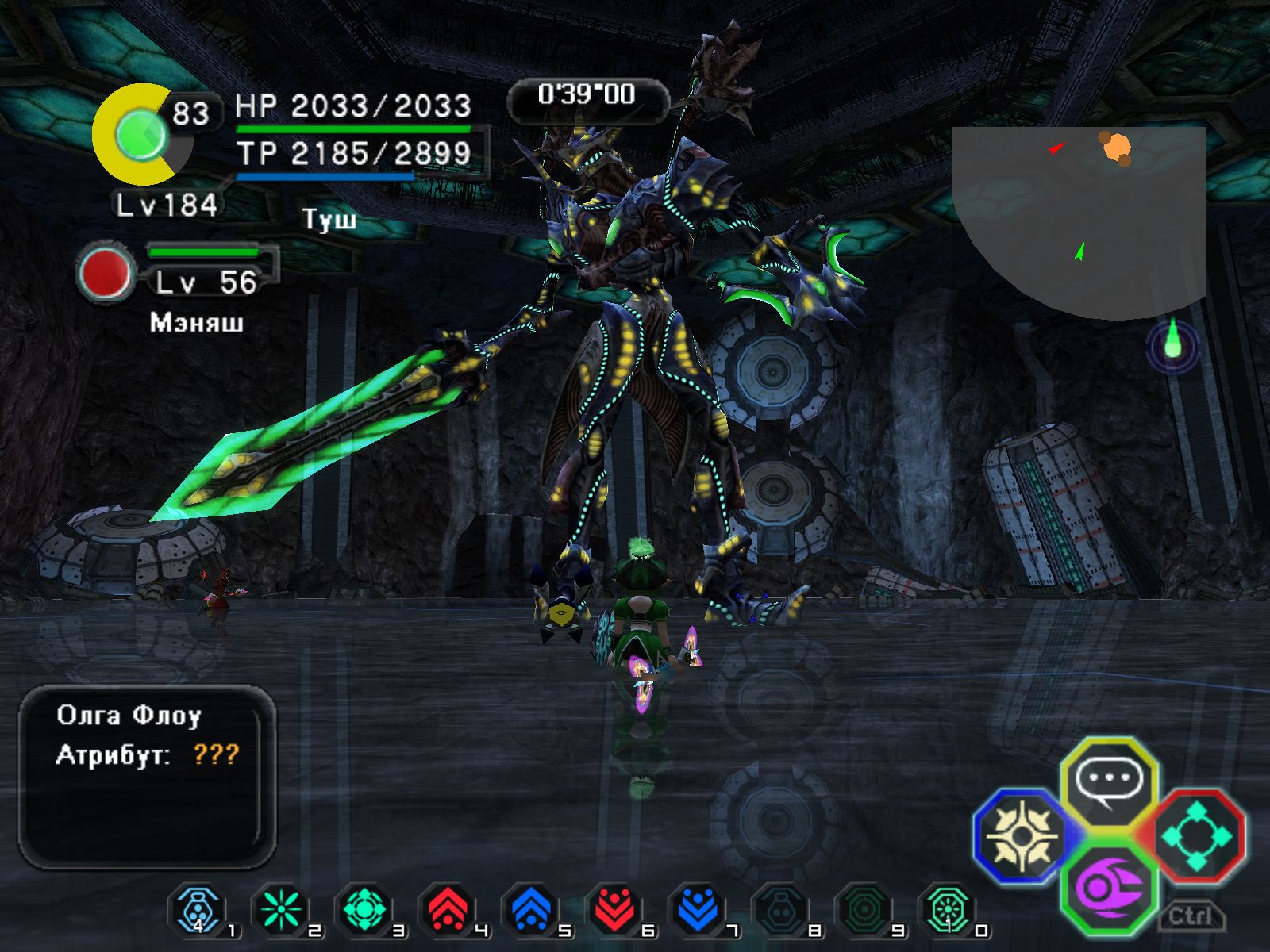1270x952 pixels.
Task: Trigger the blue-bordered cream cross action
Action: tap(1022, 835)
